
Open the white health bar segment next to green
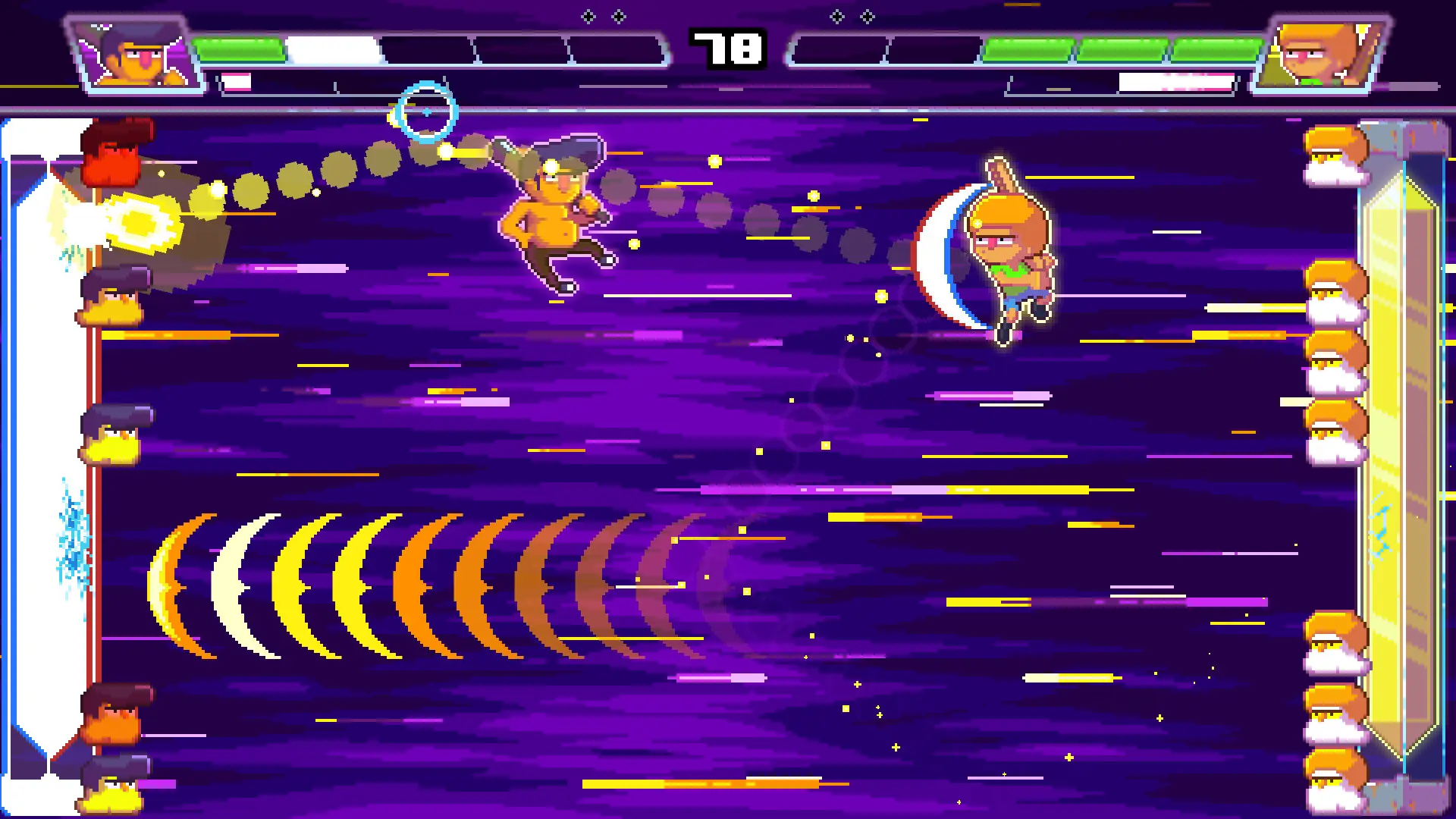click(x=334, y=45)
